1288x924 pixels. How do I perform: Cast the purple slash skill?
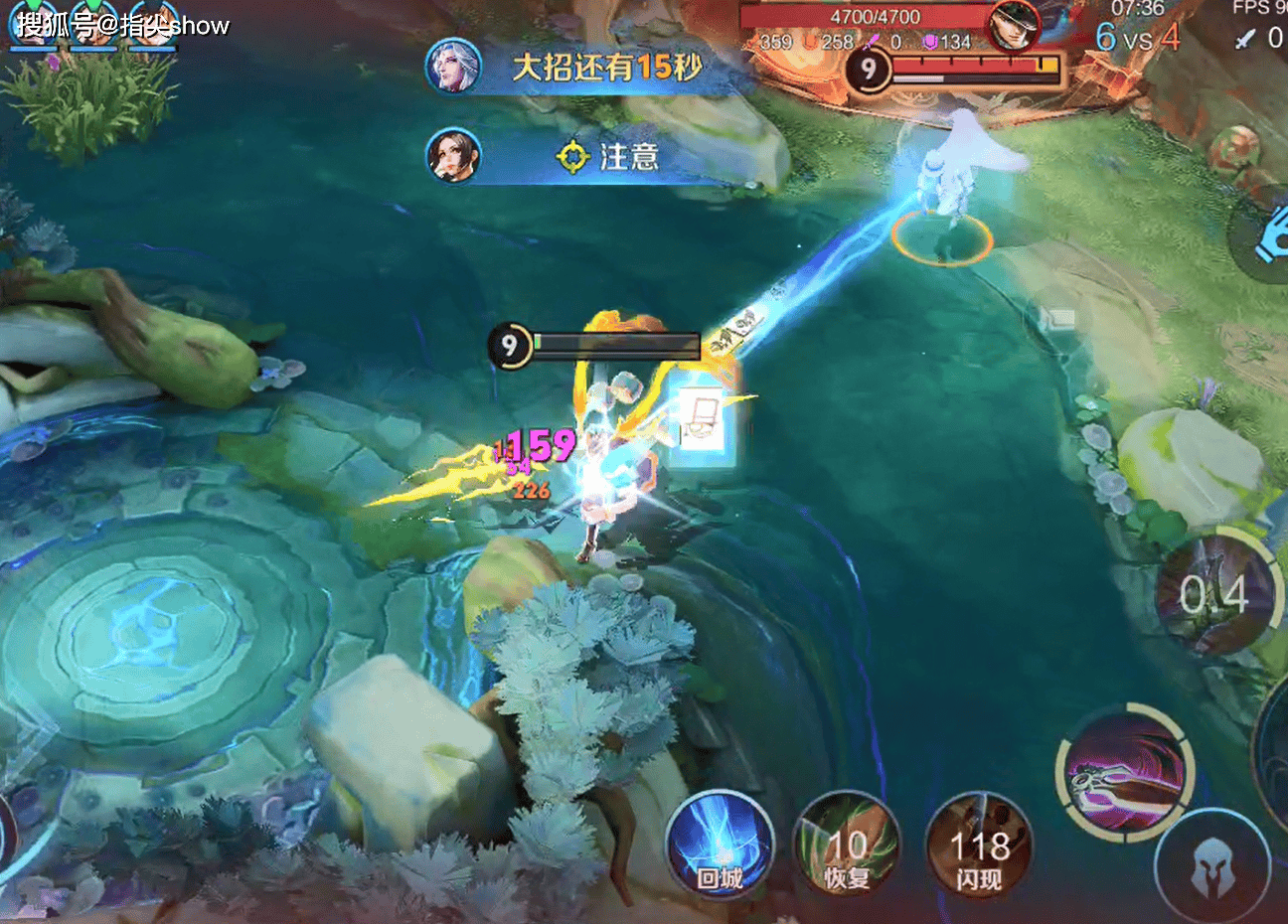1123,773
